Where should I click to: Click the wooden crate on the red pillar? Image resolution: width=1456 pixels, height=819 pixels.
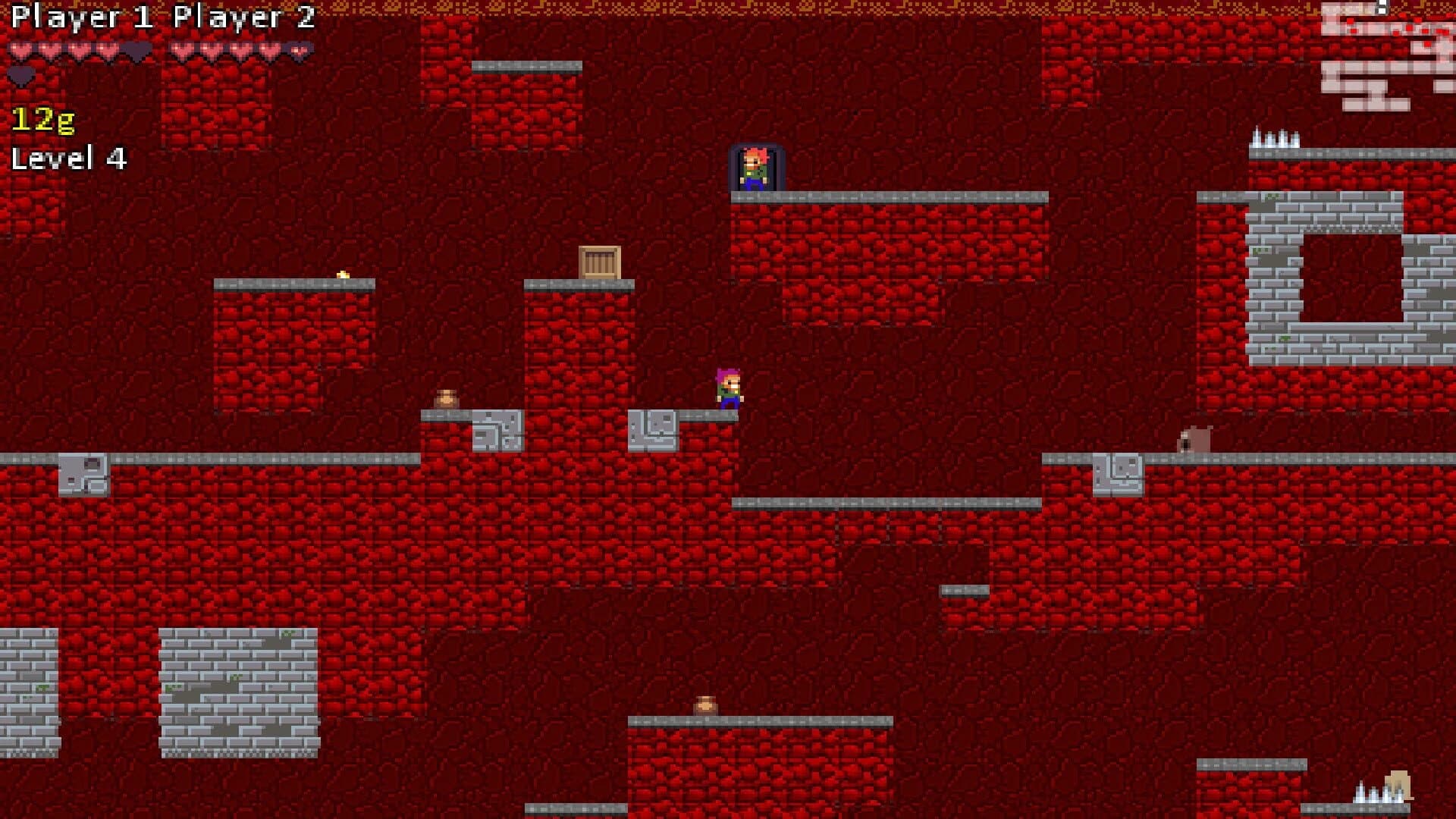coord(599,260)
